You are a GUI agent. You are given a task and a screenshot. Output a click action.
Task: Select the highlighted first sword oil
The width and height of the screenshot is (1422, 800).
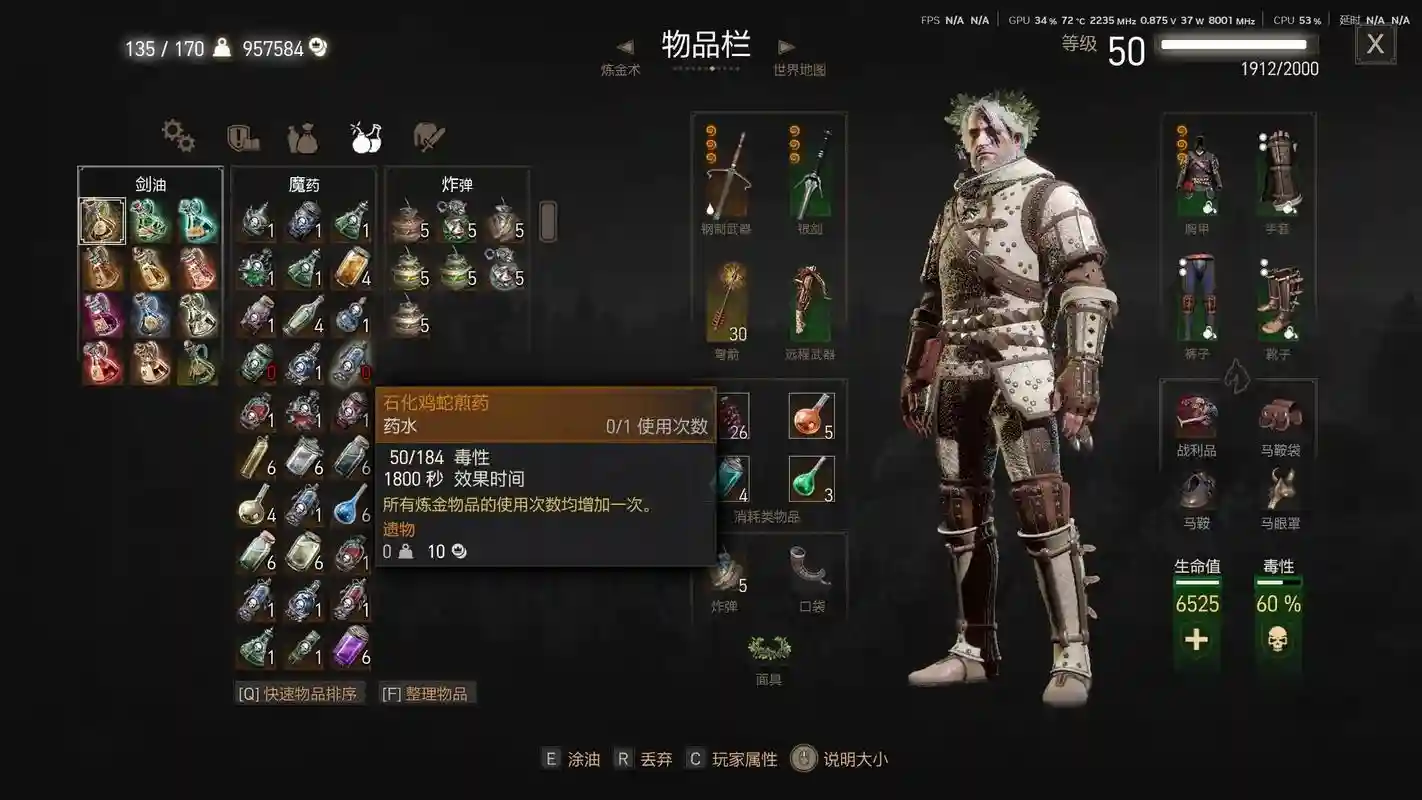coord(102,221)
